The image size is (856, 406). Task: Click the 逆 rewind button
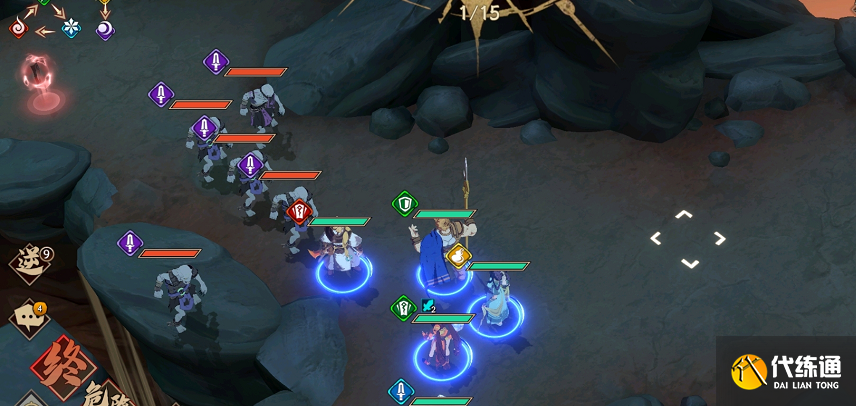coord(28,263)
